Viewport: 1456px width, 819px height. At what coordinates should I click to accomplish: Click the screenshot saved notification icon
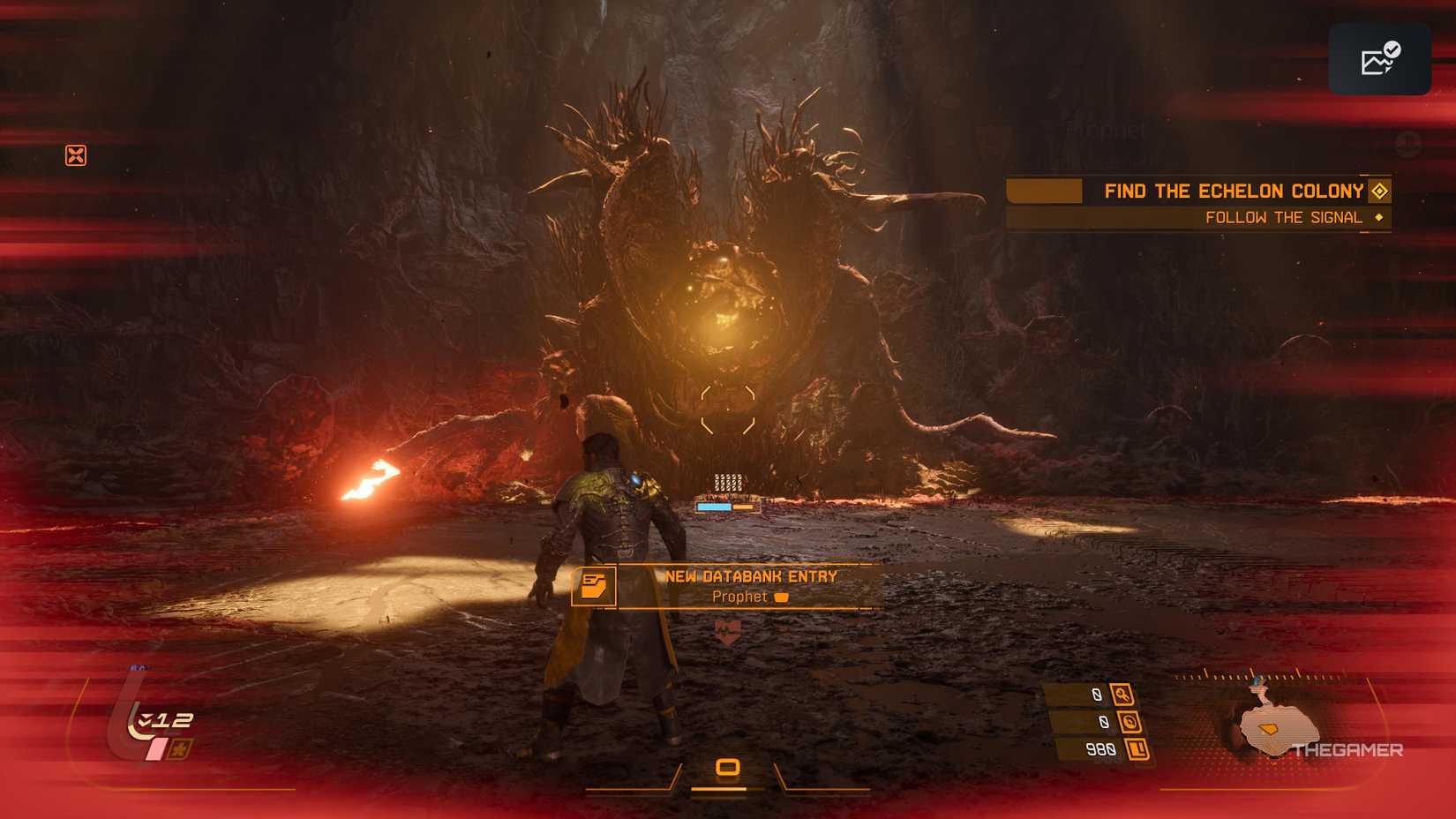coord(1379,58)
